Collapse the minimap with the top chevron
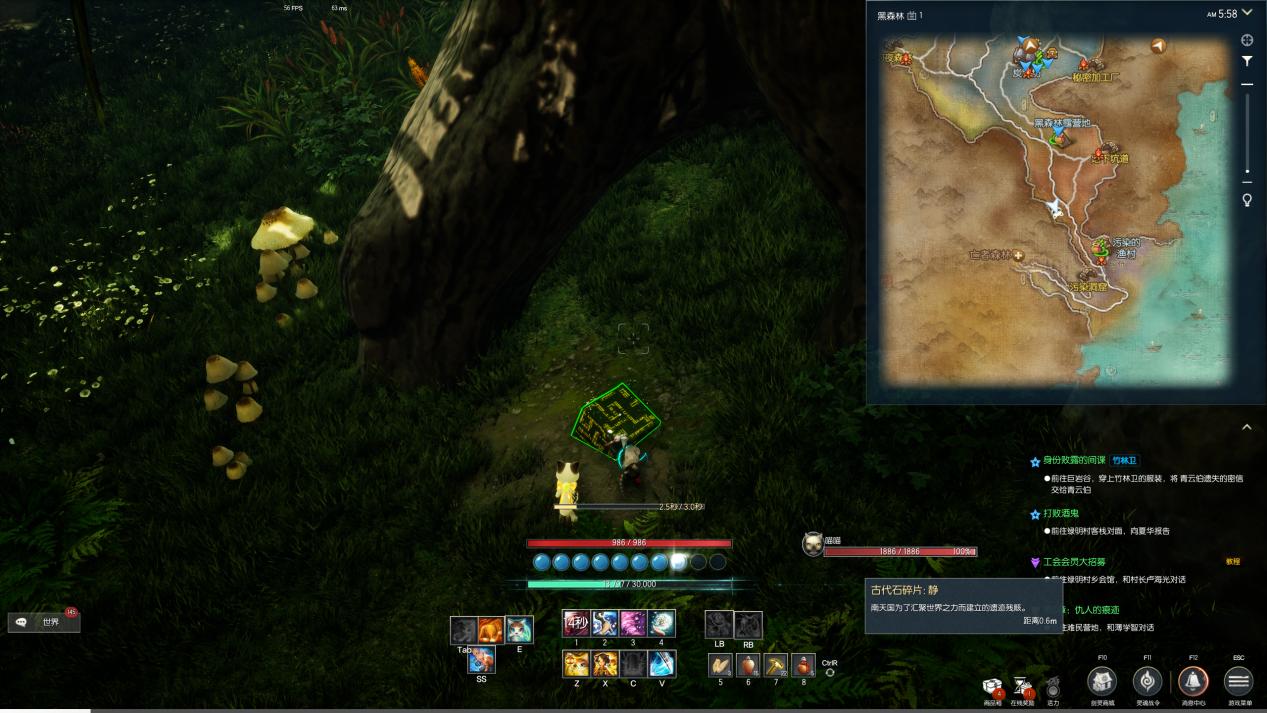 point(1247,13)
